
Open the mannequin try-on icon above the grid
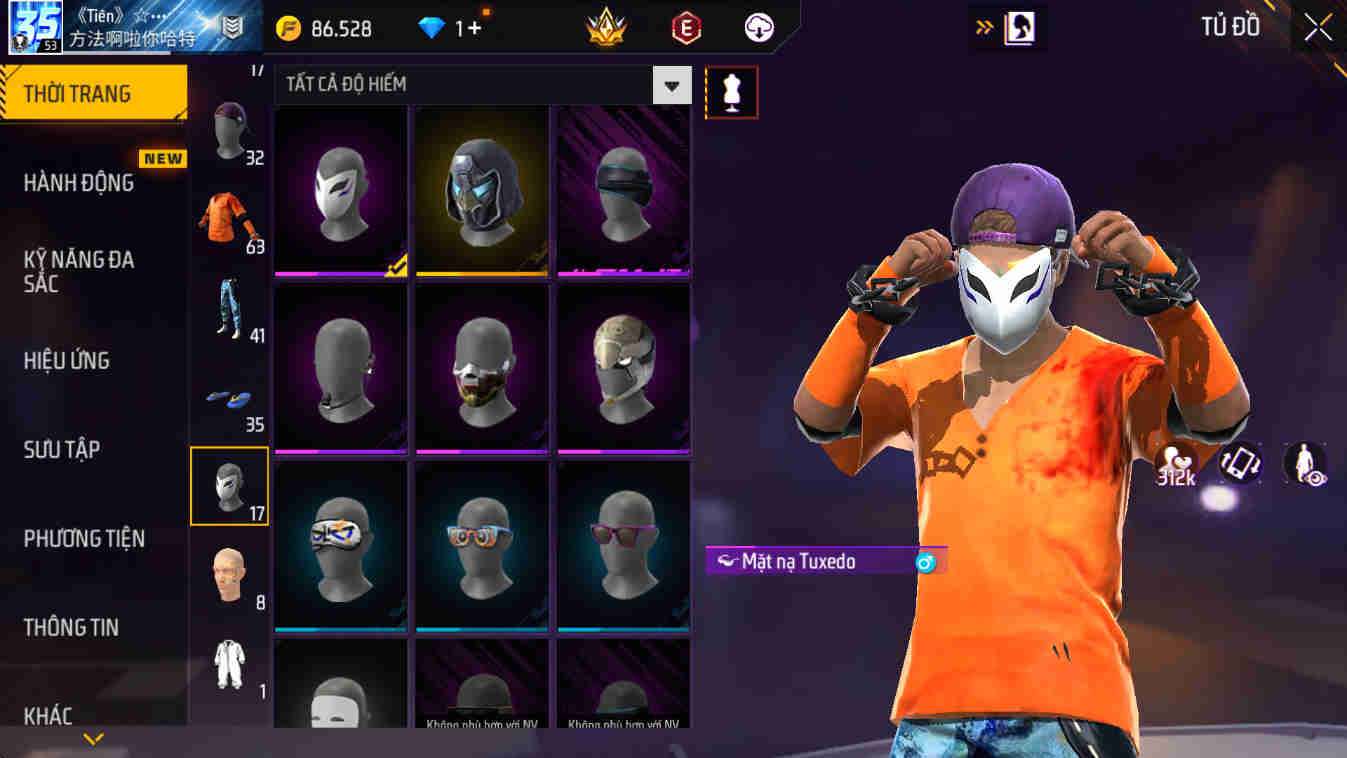click(x=731, y=91)
